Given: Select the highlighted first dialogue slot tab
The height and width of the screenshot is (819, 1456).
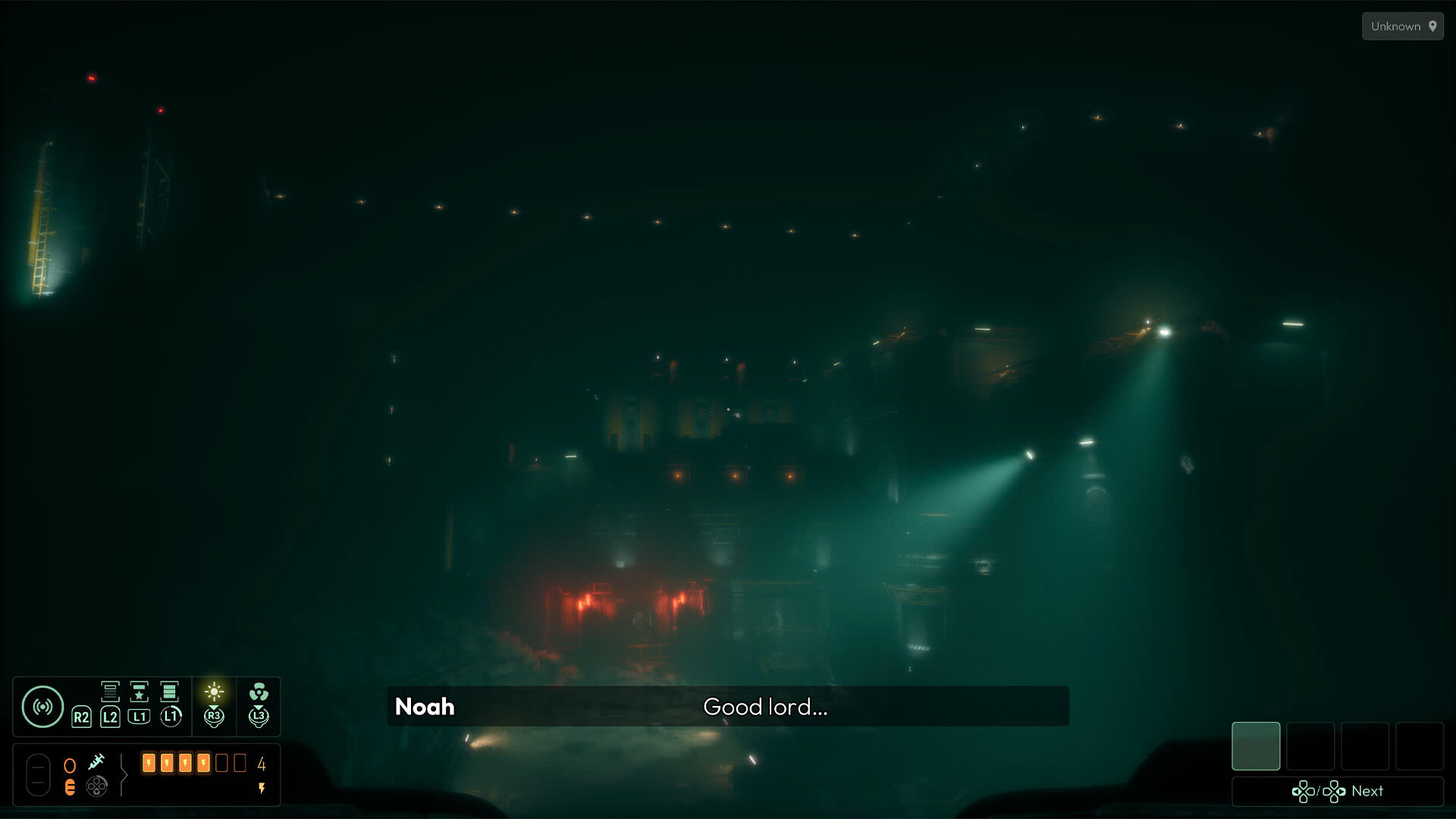Looking at the screenshot, I should click(x=1255, y=746).
